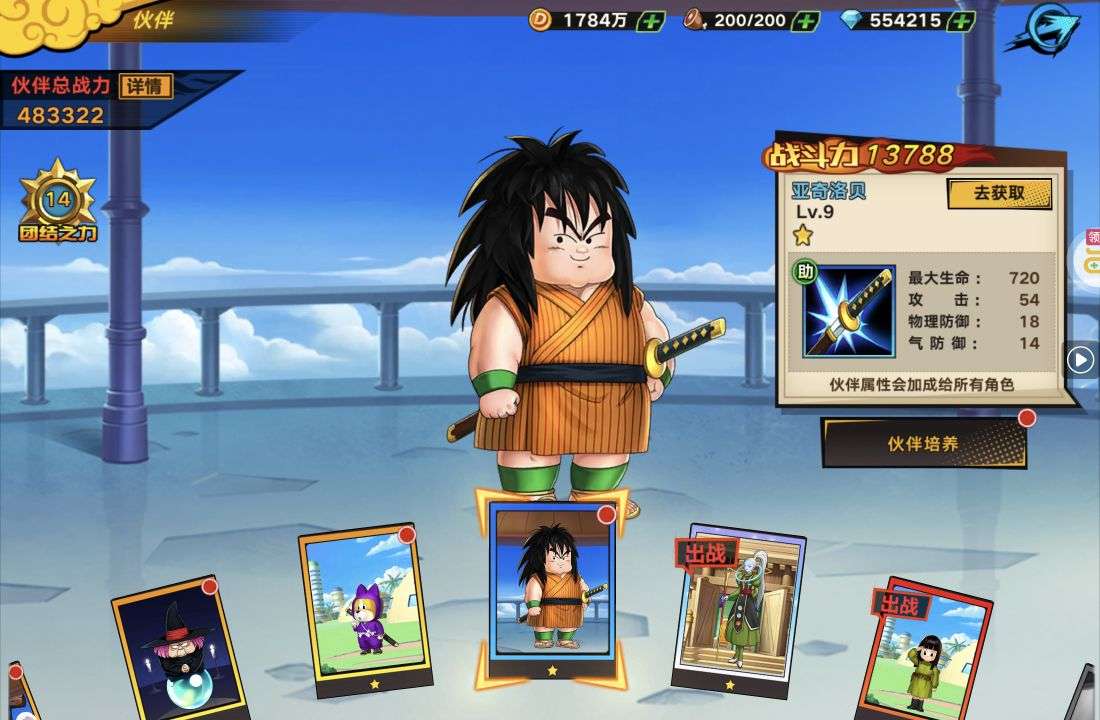
Task: Open the 详情 power details button
Action: tap(145, 86)
